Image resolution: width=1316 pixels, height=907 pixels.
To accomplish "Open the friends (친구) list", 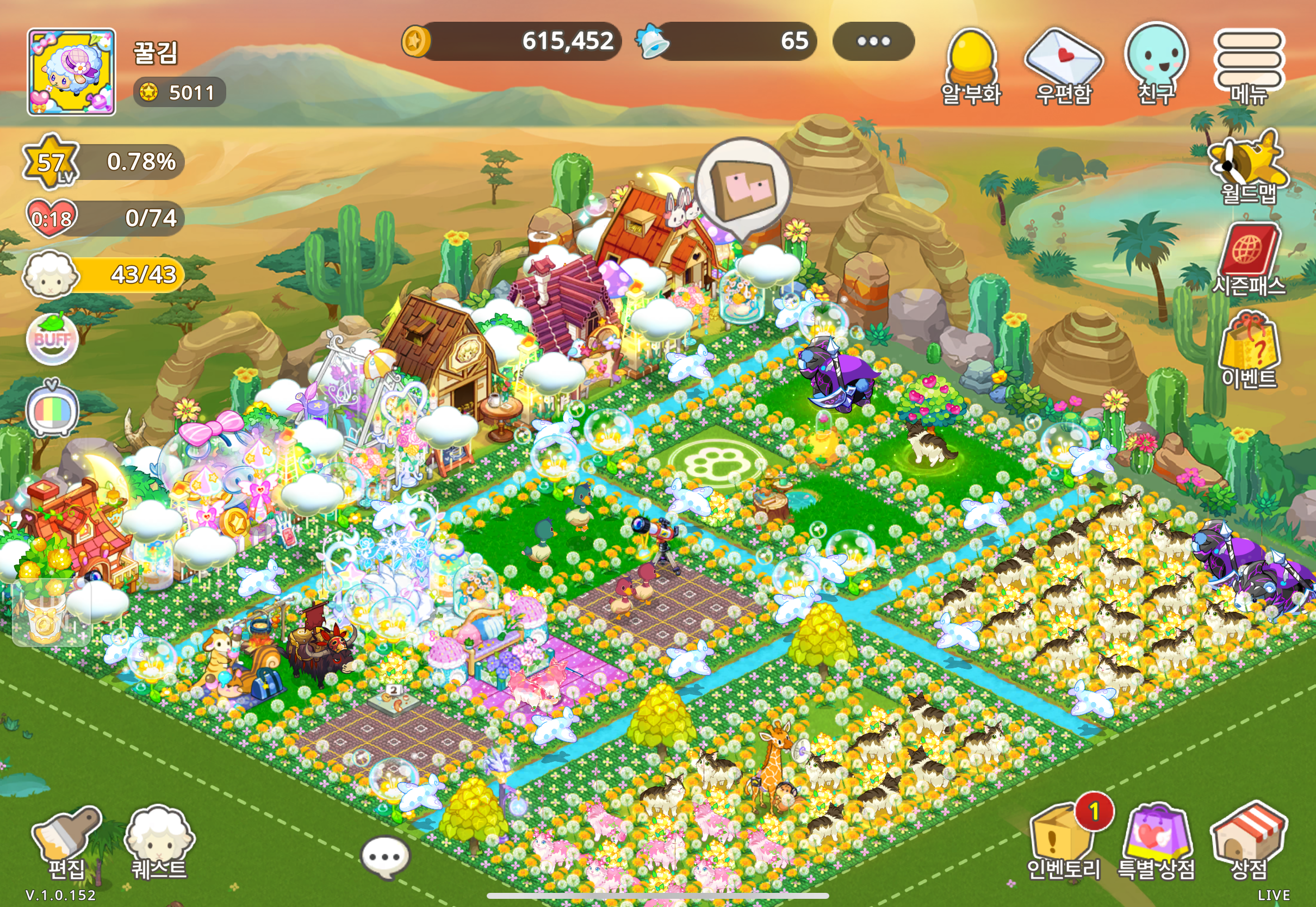I will [1156, 64].
